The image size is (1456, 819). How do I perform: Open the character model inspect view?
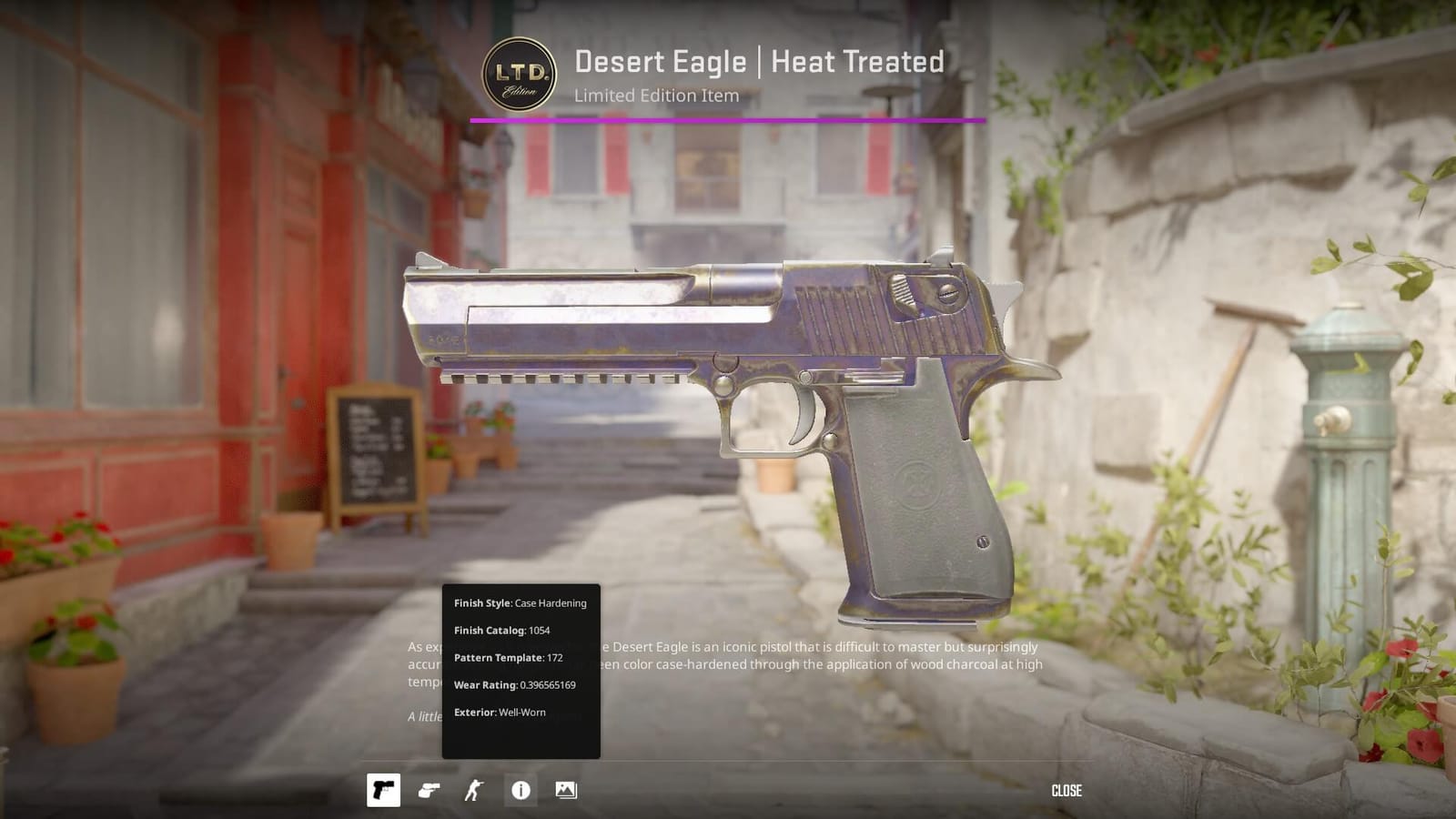(x=475, y=791)
